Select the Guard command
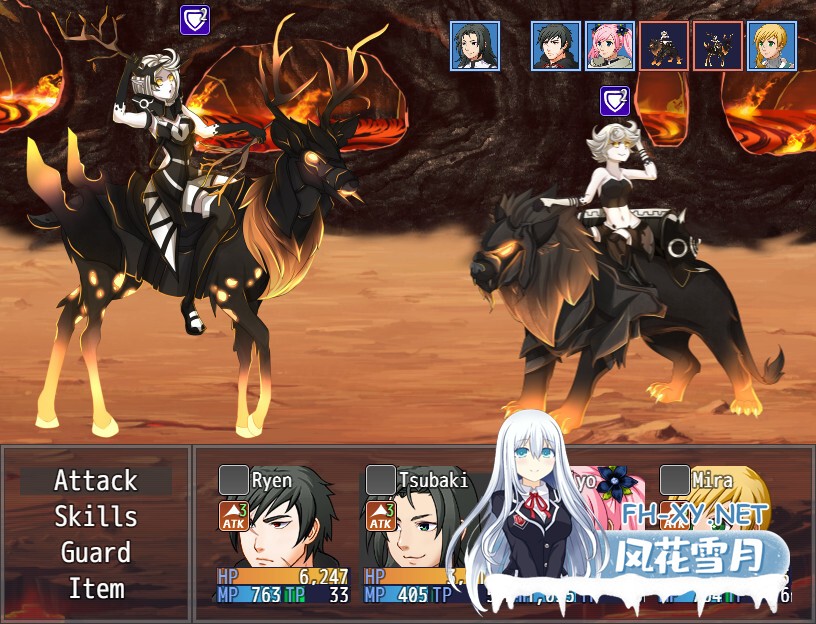This screenshot has height=624, width=816. (x=96, y=553)
